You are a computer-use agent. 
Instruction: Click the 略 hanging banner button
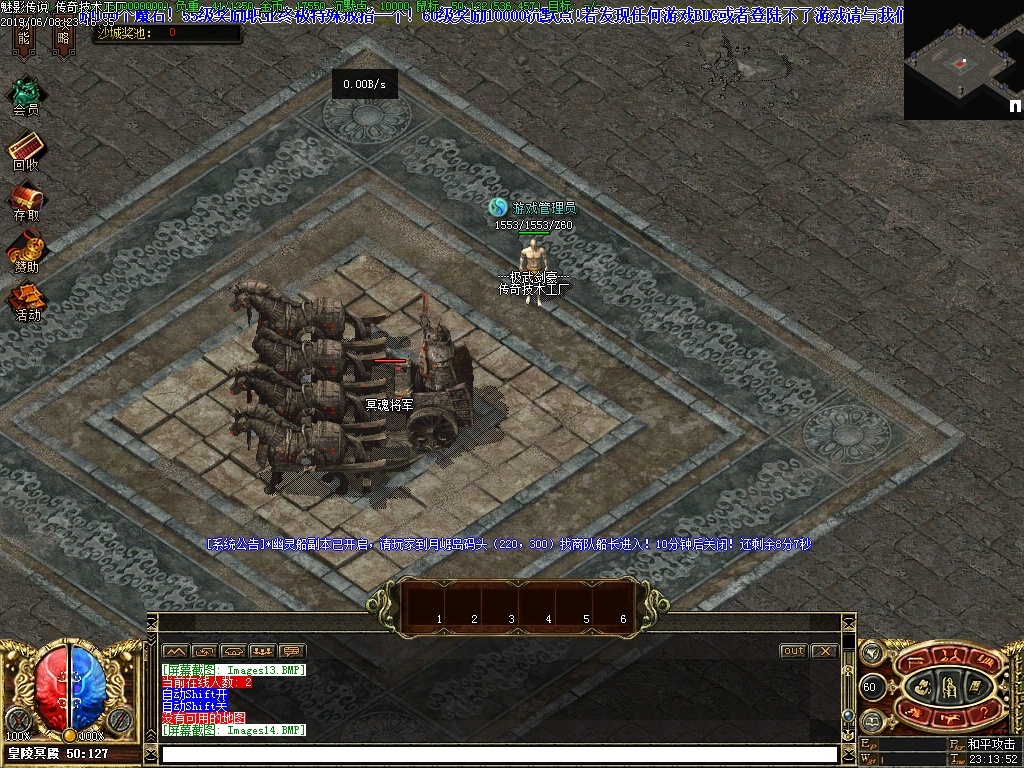click(x=63, y=40)
